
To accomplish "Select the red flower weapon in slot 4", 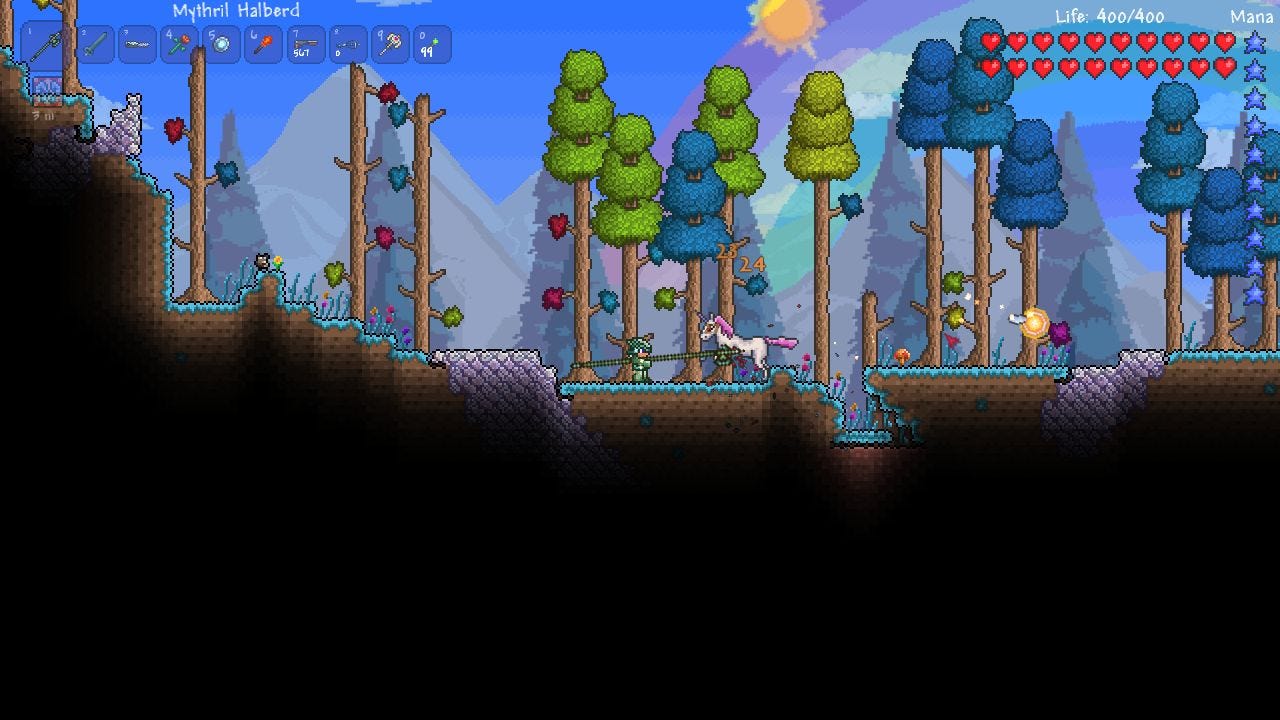I will click(180, 45).
